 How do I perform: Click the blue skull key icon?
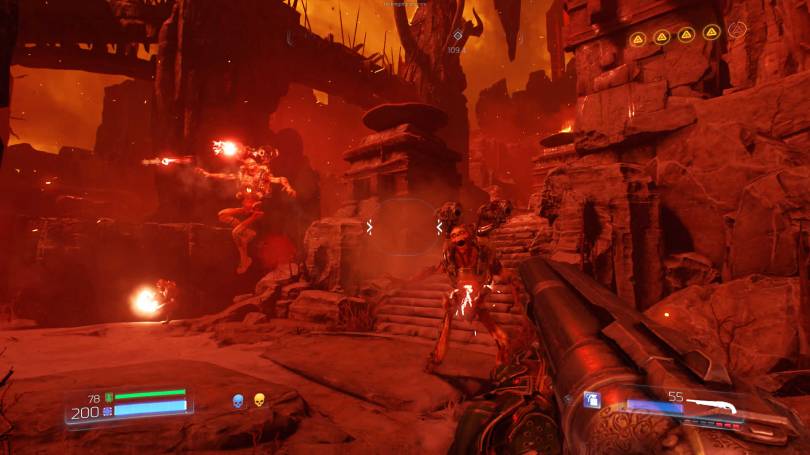[x=239, y=401]
